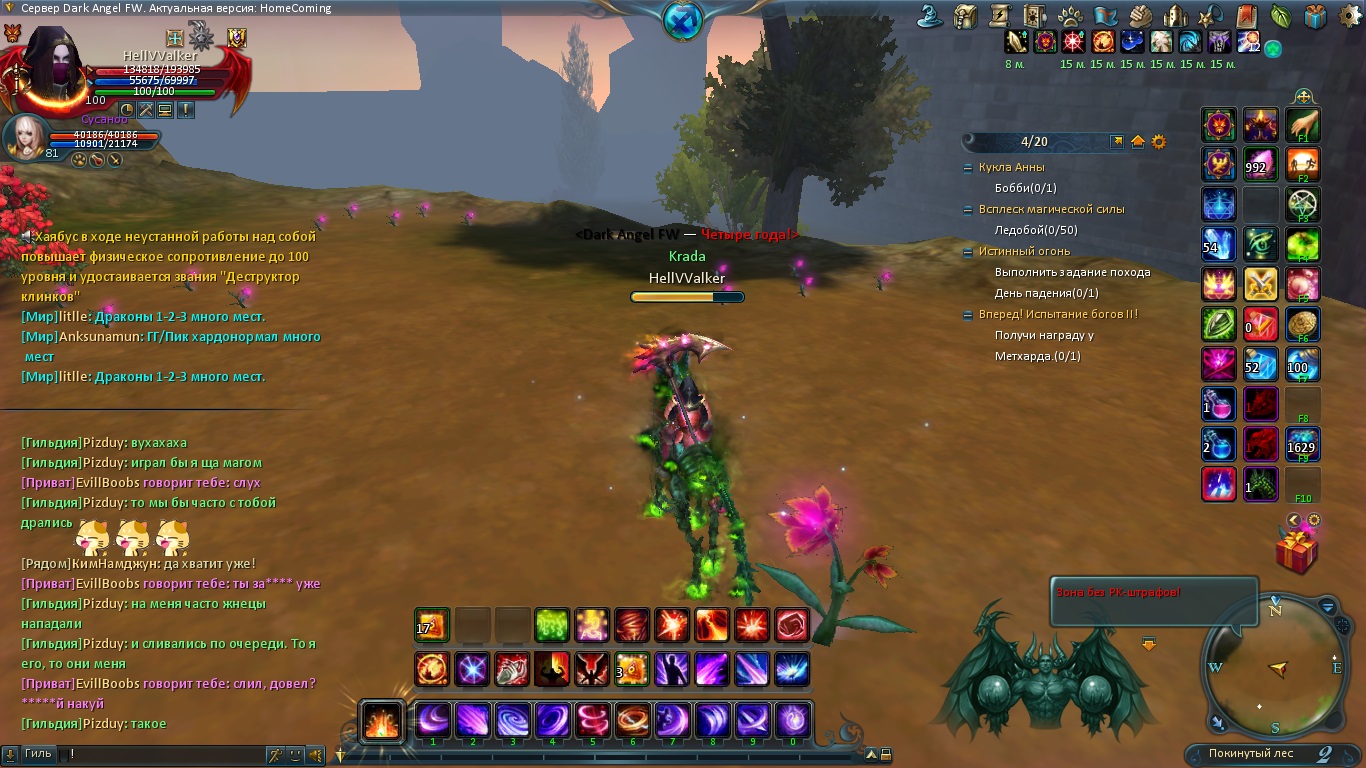The width and height of the screenshot is (1366, 768).
Task: Use the crossed swords golden skill icon
Action: click(1260, 285)
